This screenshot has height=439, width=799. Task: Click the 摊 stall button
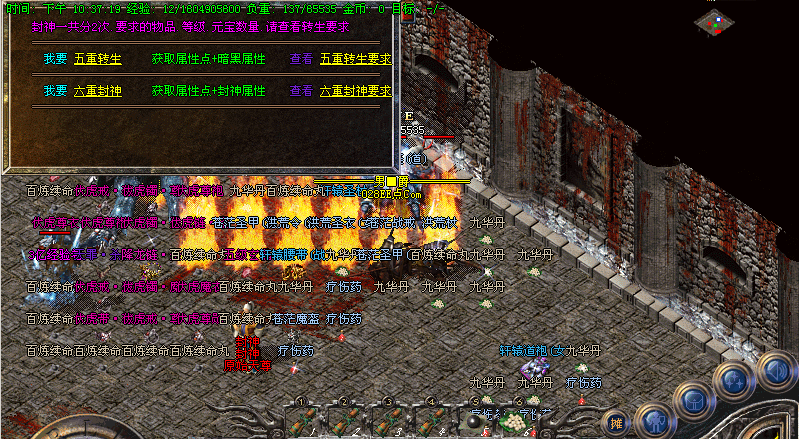tap(616, 421)
